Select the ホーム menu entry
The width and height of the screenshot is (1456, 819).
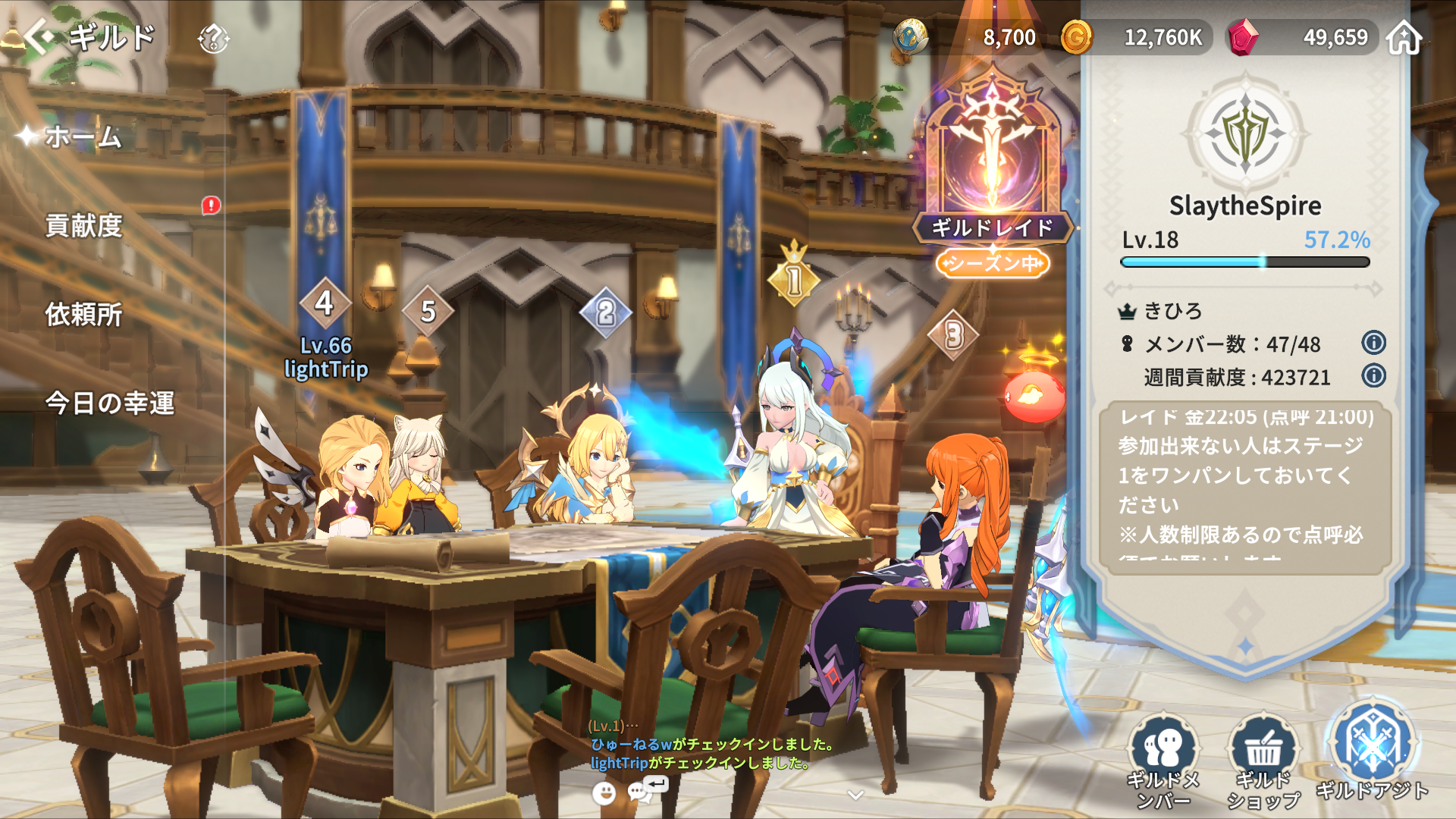83,137
